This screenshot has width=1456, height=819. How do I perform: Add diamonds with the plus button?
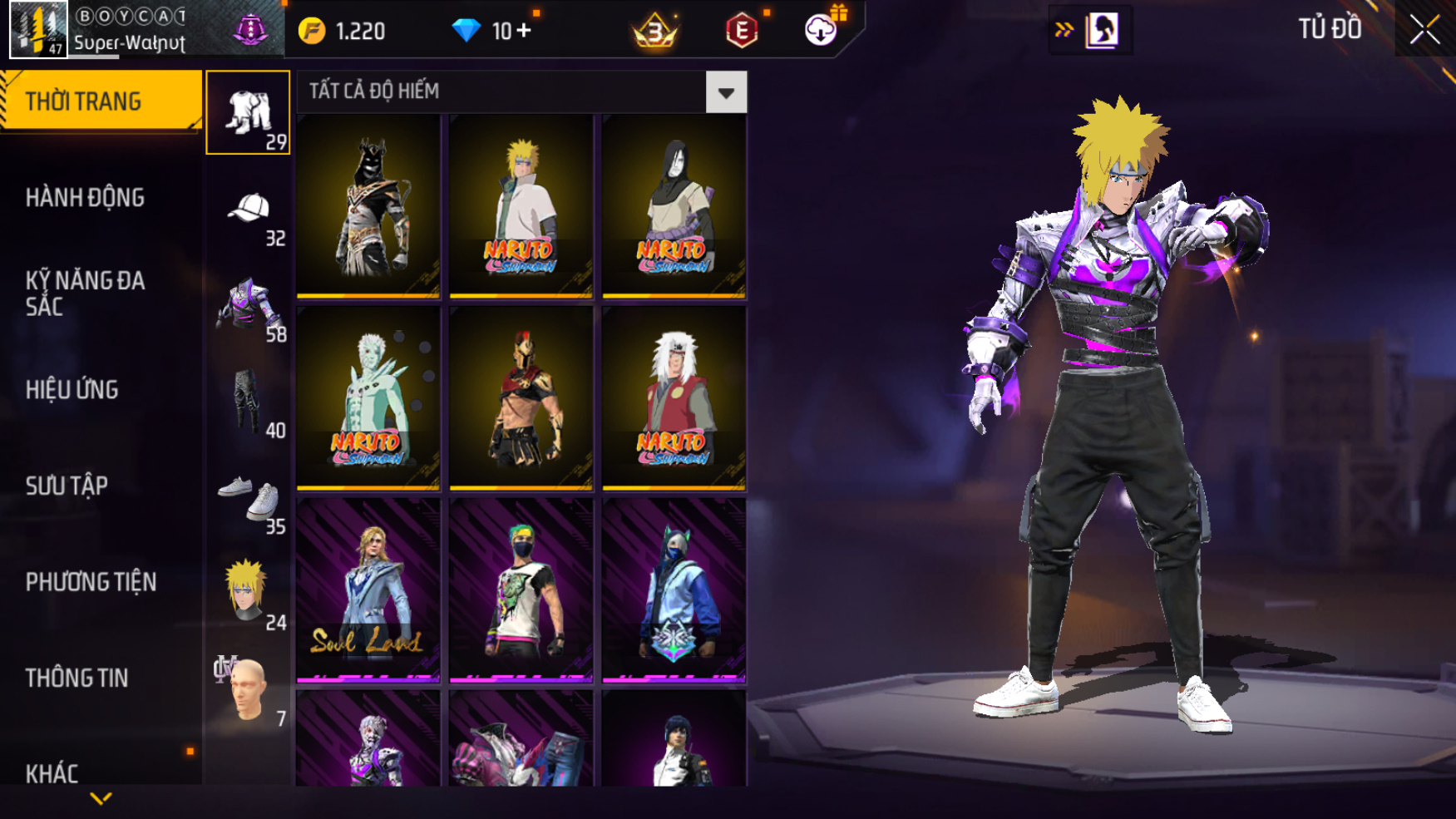pos(524,31)
